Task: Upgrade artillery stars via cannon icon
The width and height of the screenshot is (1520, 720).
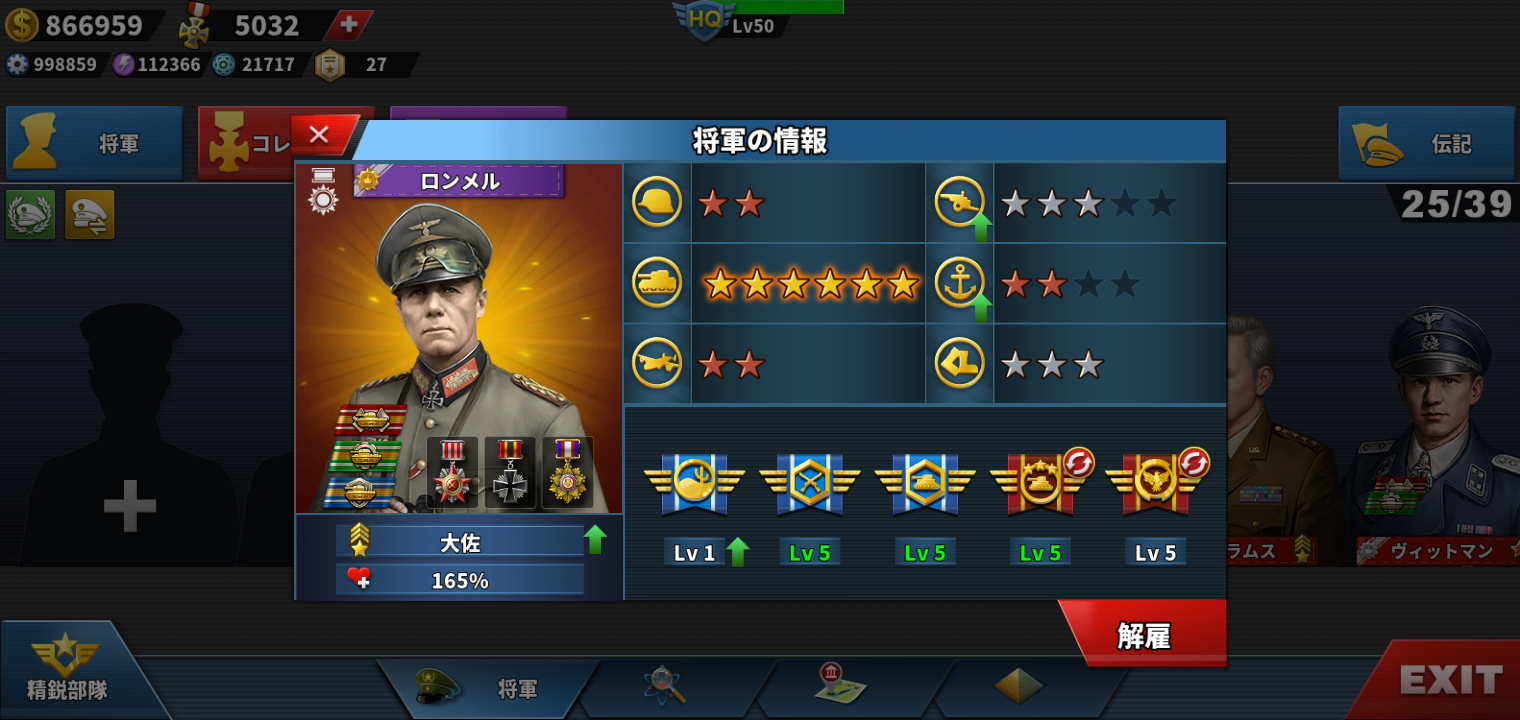Action: (960, 204)
